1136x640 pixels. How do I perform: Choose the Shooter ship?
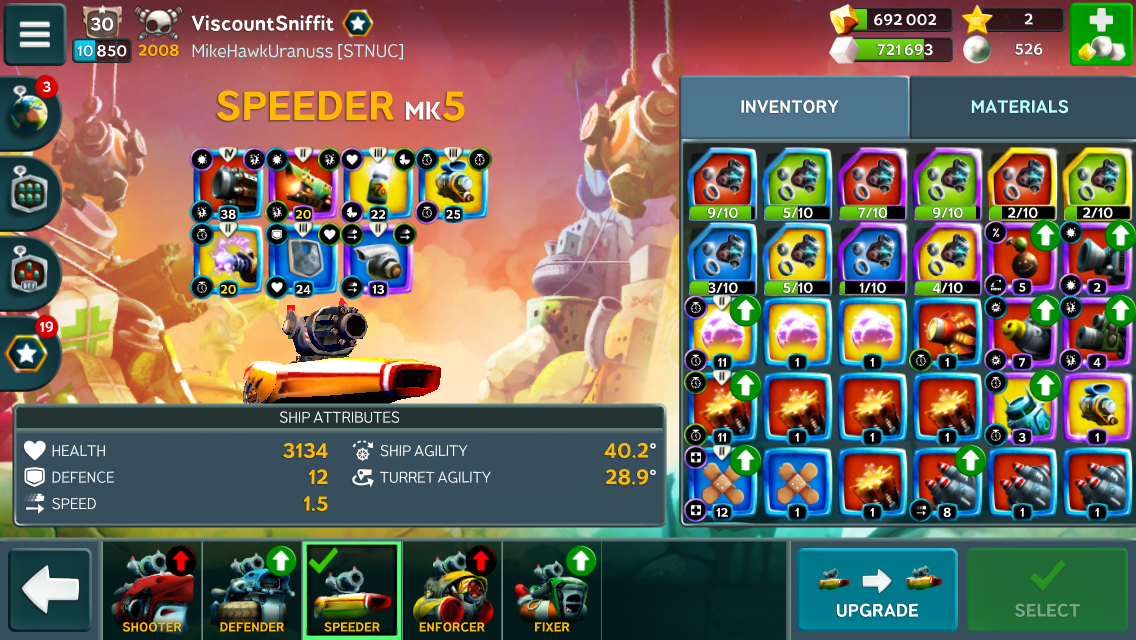[152, 591]
